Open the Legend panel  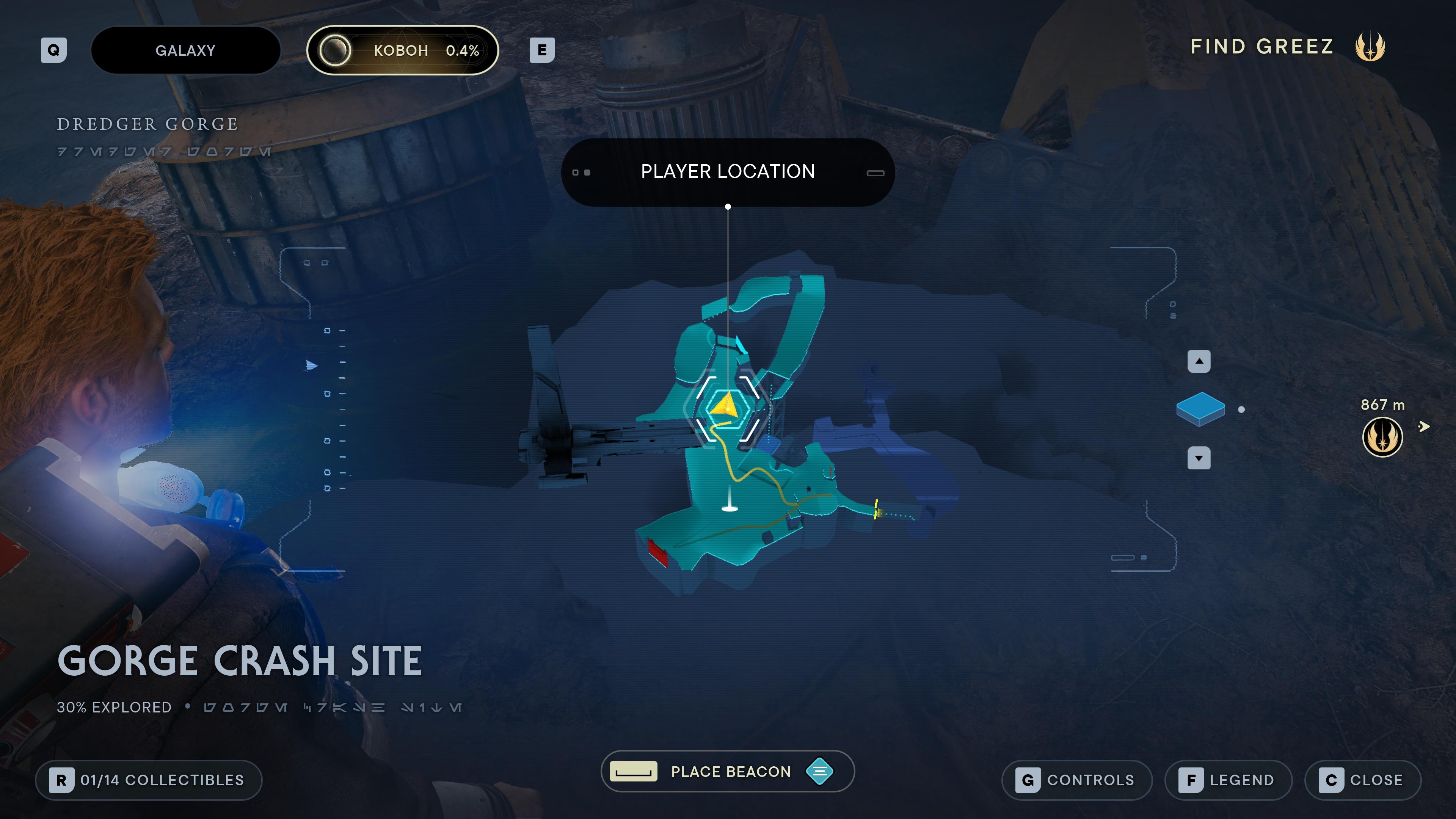coord(1228,780)
